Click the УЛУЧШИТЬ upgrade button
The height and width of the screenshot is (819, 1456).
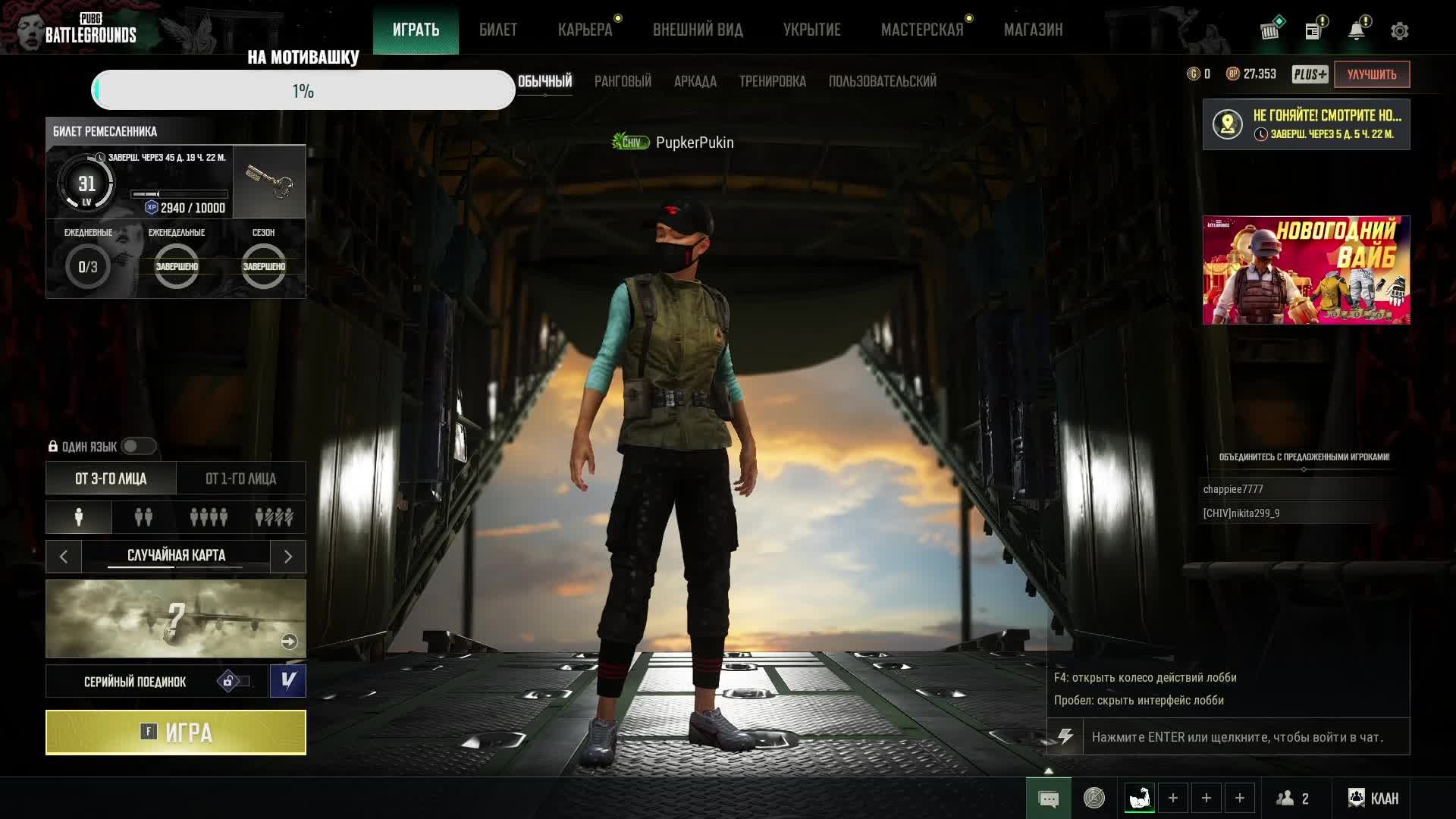point(1371,74)
